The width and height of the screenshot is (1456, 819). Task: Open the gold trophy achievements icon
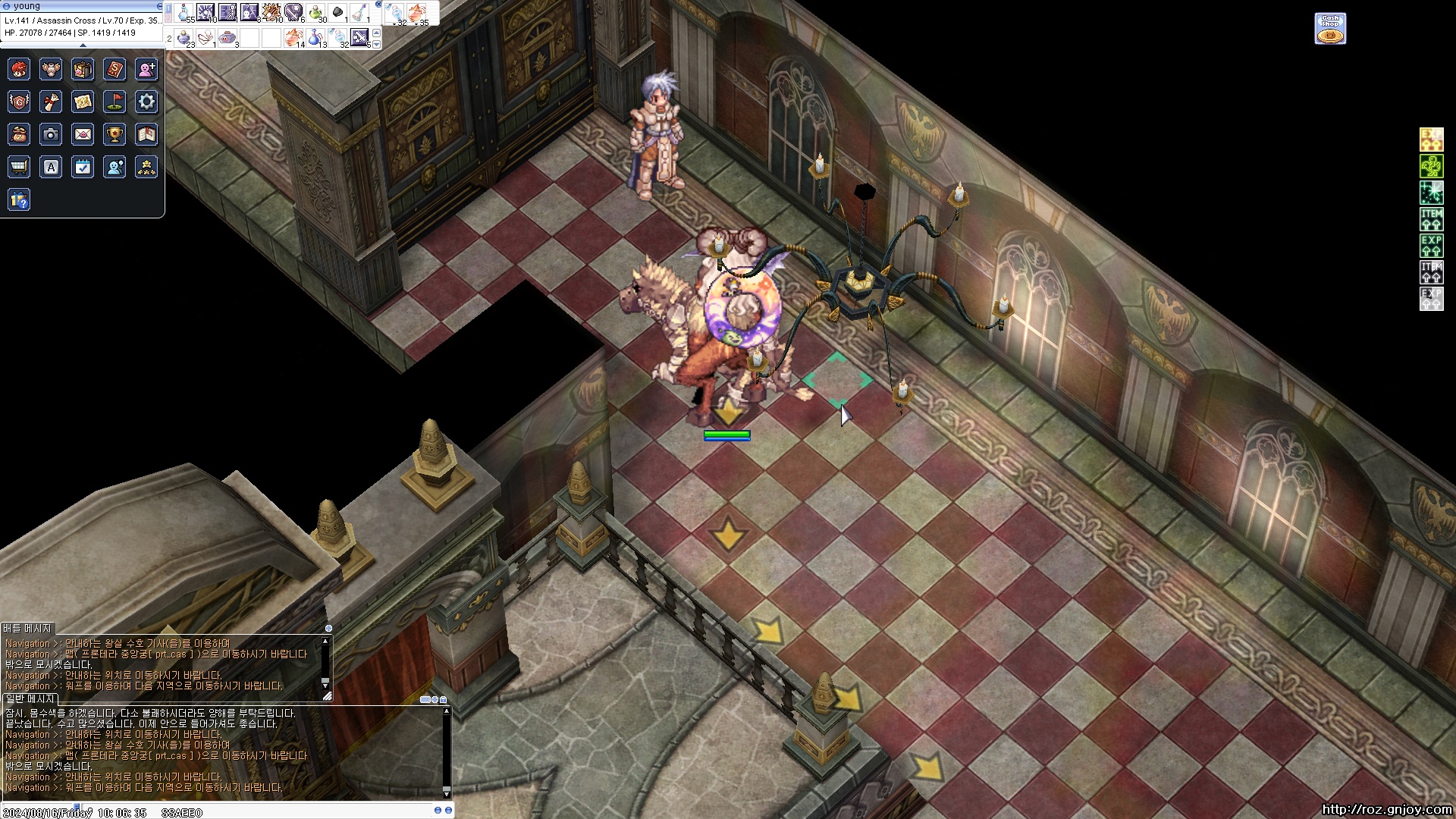pos(115,135)
